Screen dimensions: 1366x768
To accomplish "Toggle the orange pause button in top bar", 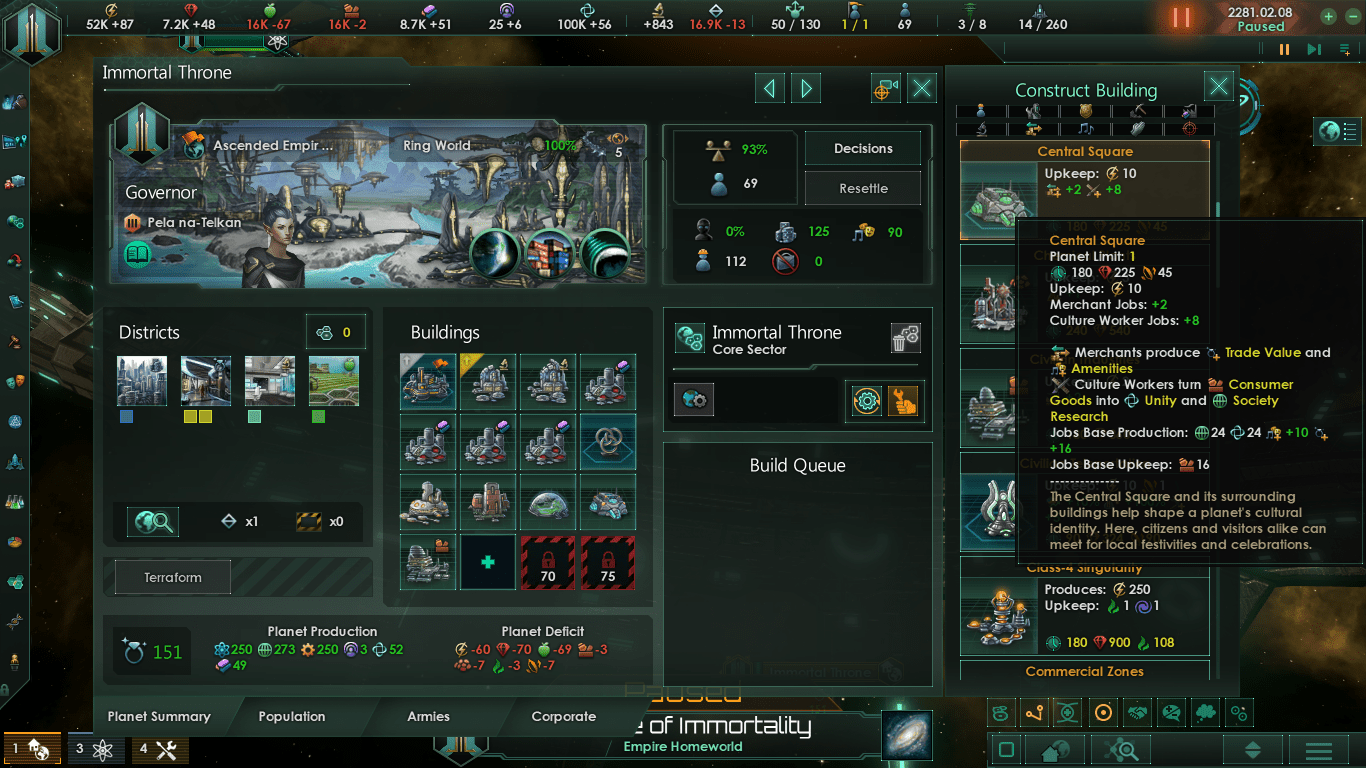I will [1181, 18].
